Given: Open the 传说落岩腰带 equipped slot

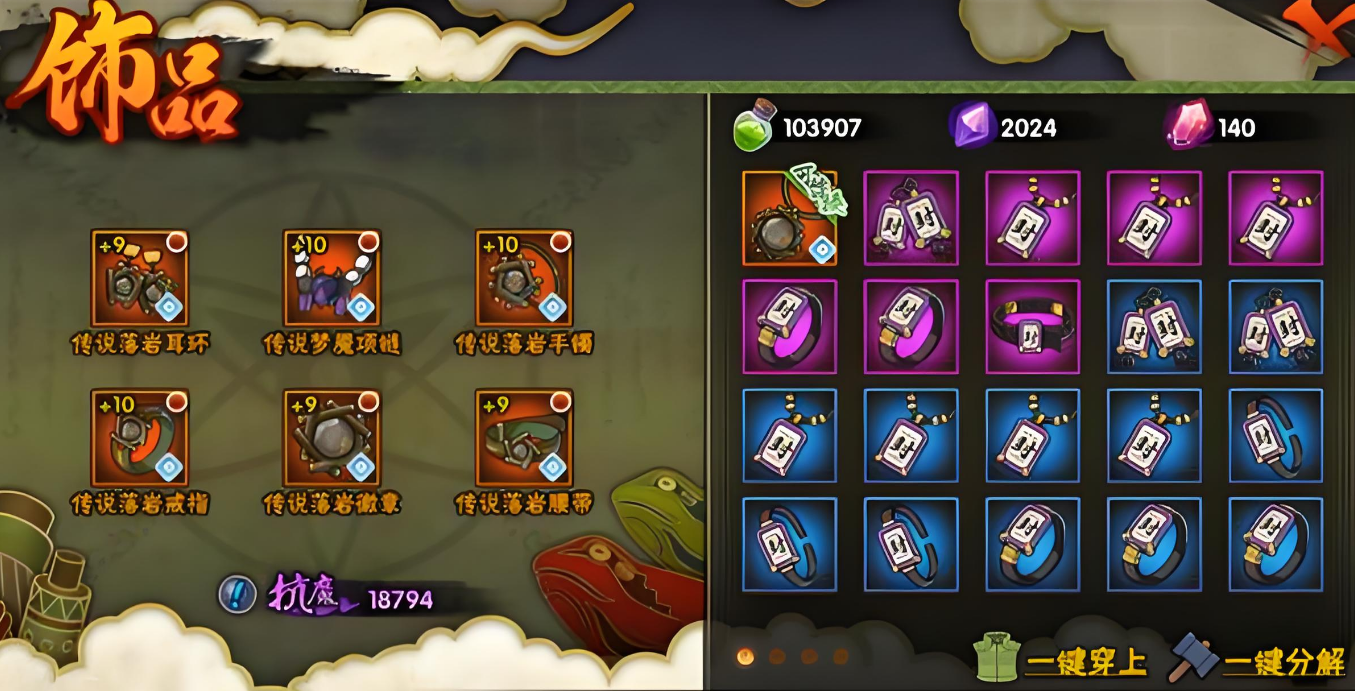Looking at the screenshot, I should tap(524, 438).
